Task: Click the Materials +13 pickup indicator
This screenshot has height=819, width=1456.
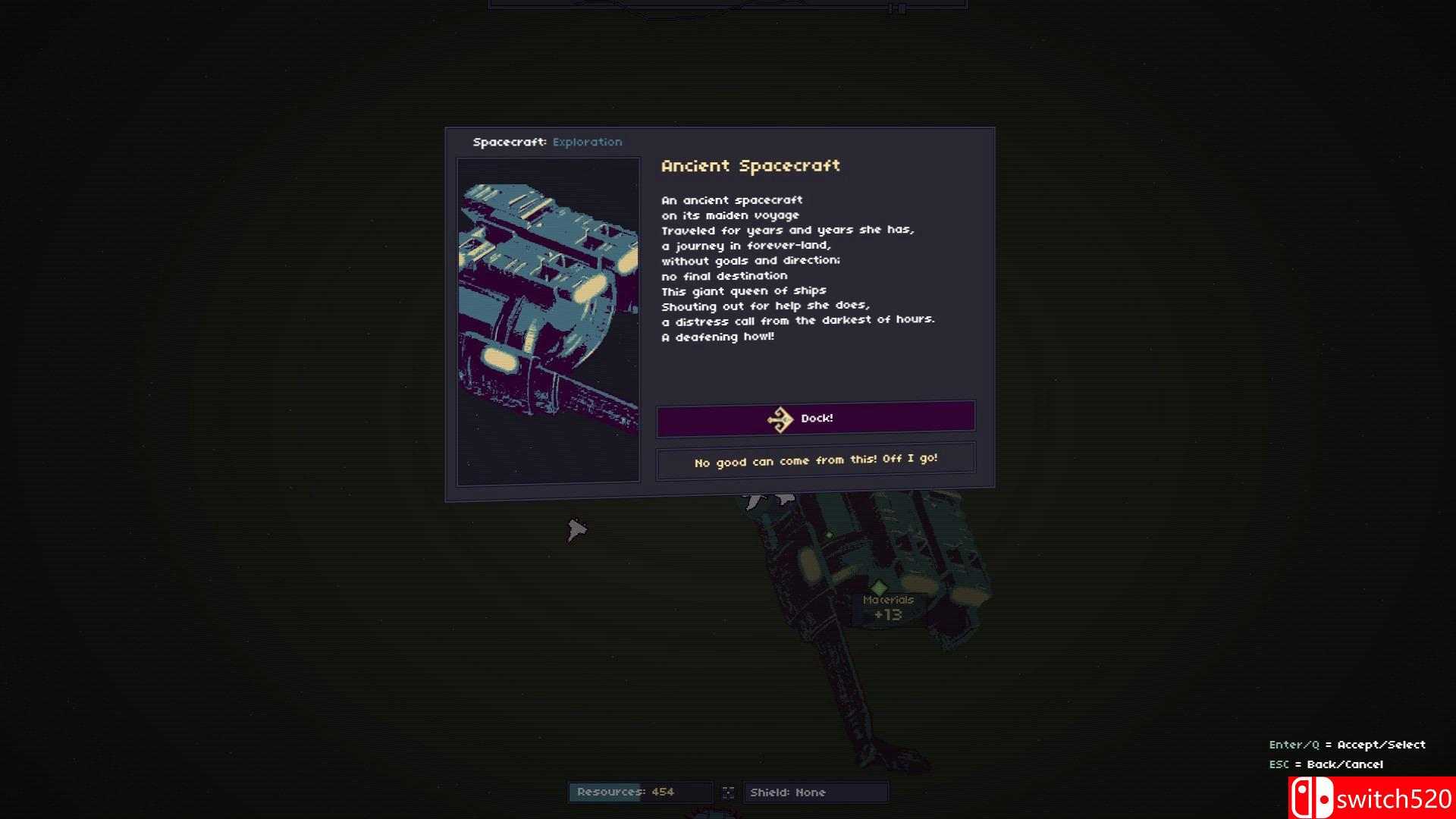Action: pyautogui.click(x=889, y=607)
